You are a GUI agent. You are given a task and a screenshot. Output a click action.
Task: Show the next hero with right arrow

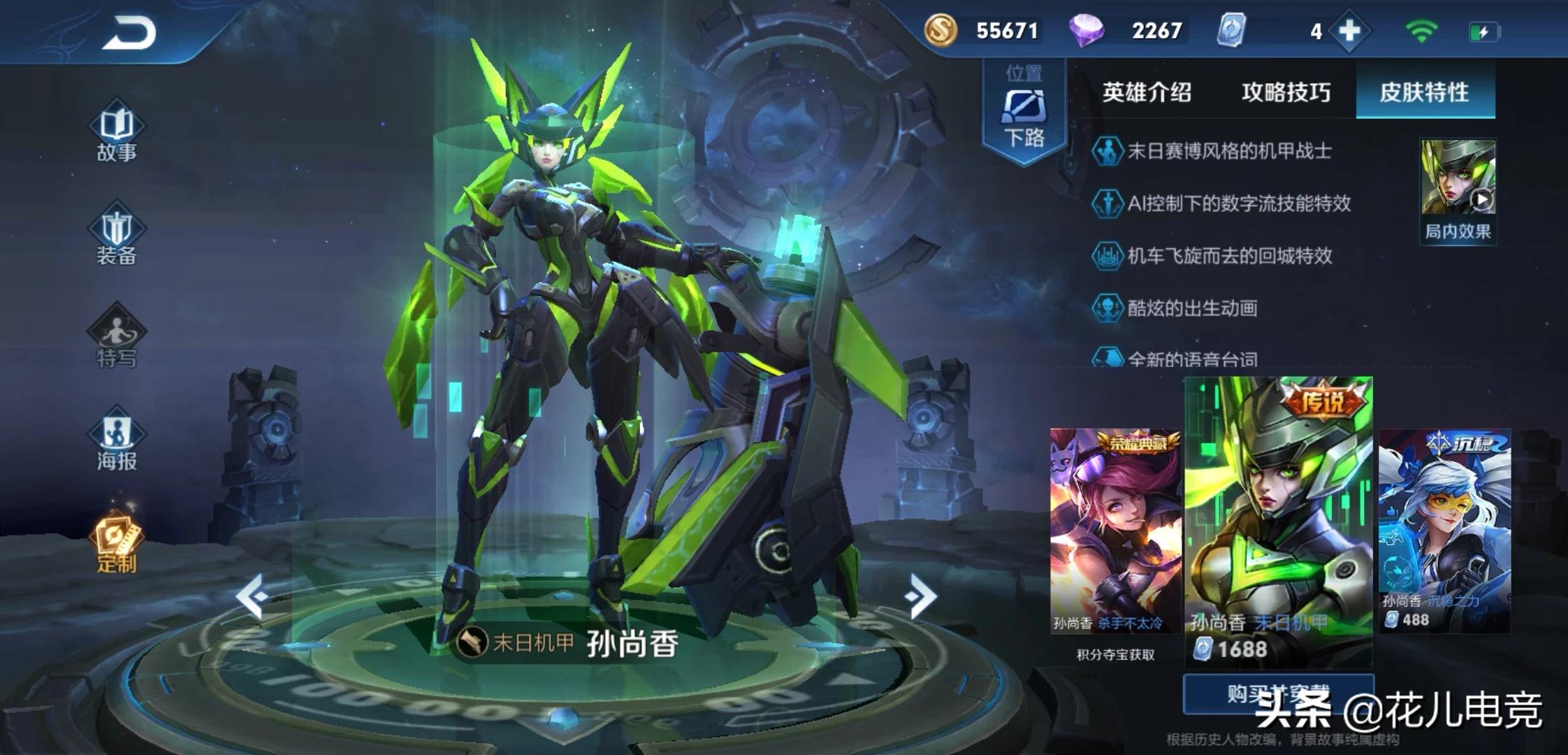click(x=920, y=596)
